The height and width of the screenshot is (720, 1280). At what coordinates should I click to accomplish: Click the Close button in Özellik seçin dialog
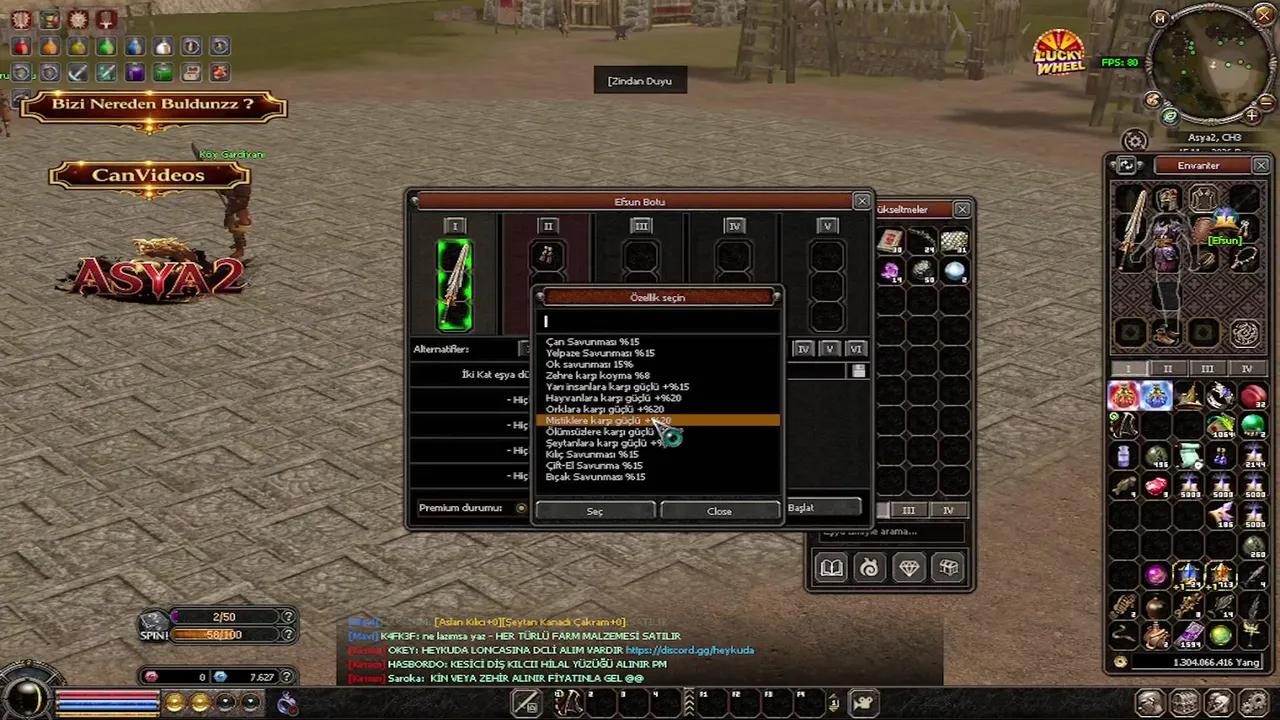719,511
